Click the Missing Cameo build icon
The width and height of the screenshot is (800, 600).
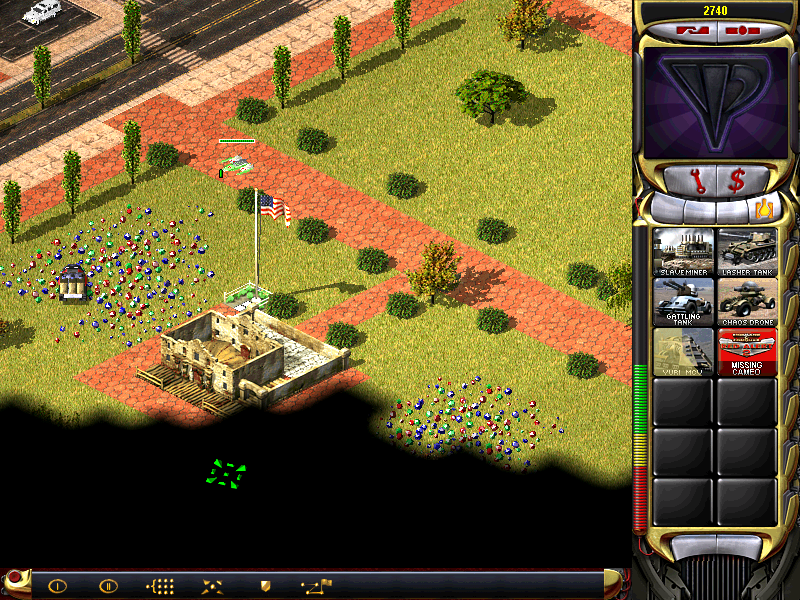click(x=746, y=351)
